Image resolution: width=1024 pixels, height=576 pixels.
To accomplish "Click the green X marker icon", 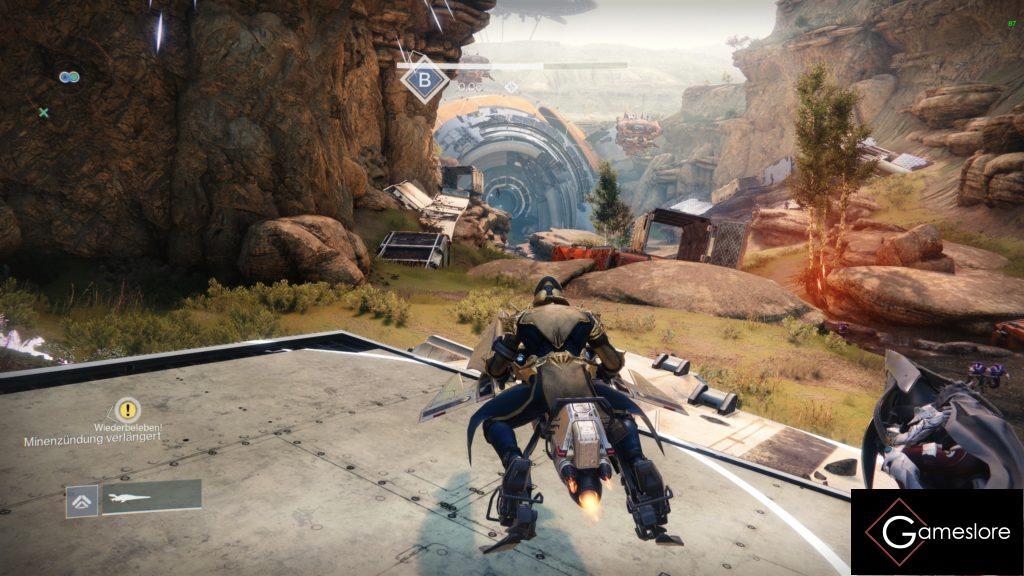I will (x=43, y=113).
